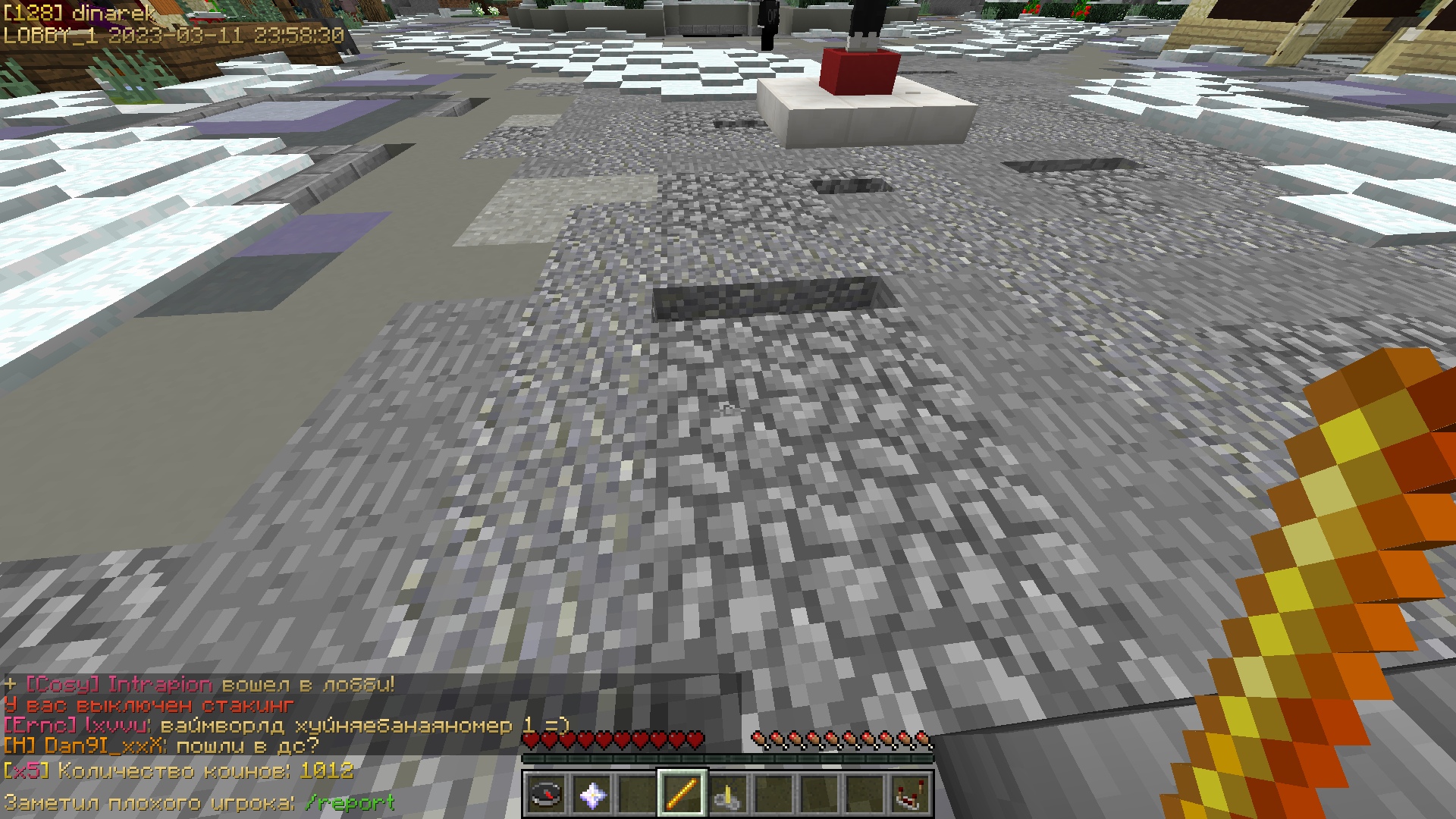Image resolution: width=1456 pixels, height=819 pixels.
Task: Click the /report command in chat
Action: pyautogui.click(x=350, y=802)
